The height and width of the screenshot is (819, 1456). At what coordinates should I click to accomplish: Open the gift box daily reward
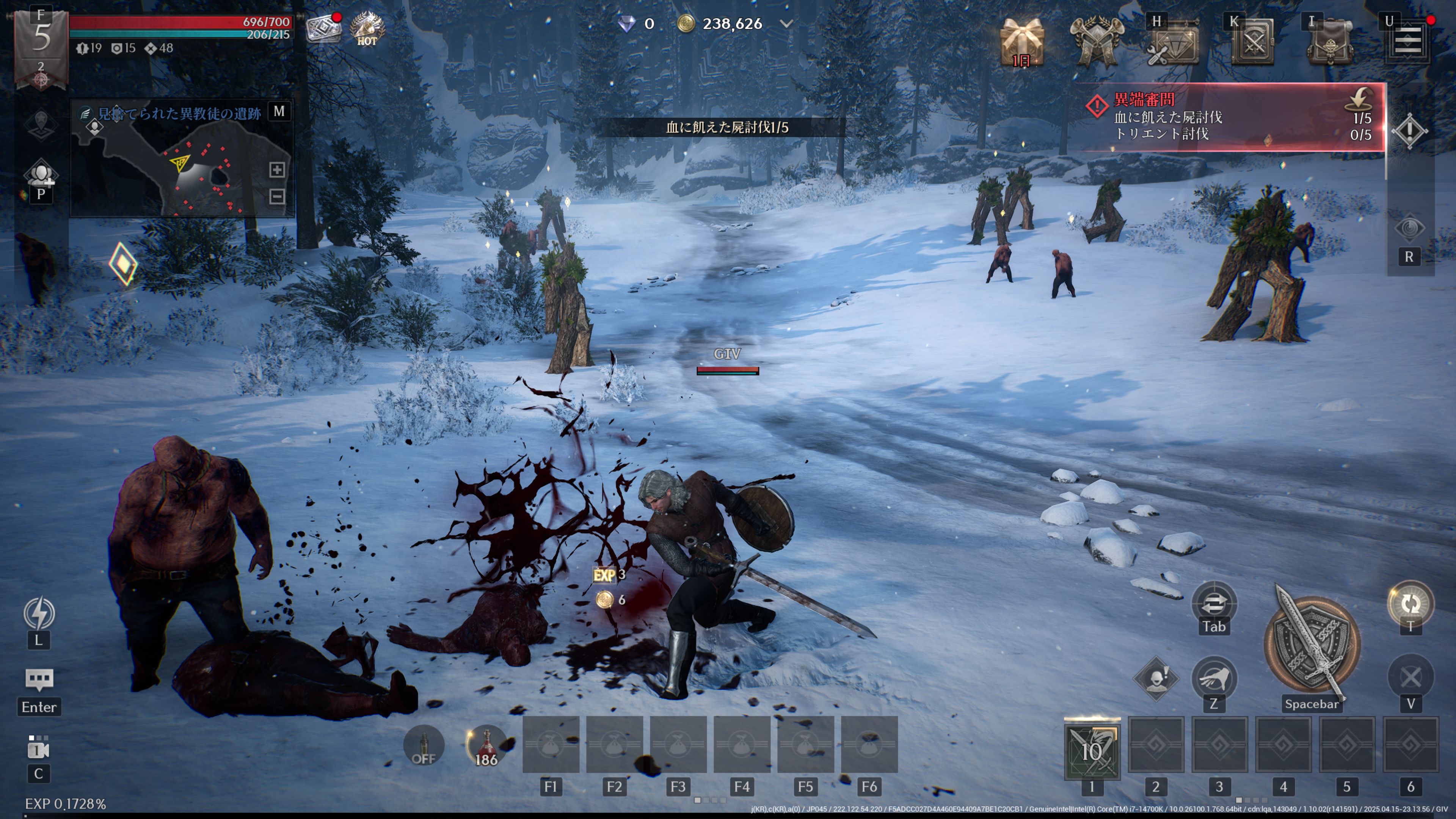coord(1021,42)
